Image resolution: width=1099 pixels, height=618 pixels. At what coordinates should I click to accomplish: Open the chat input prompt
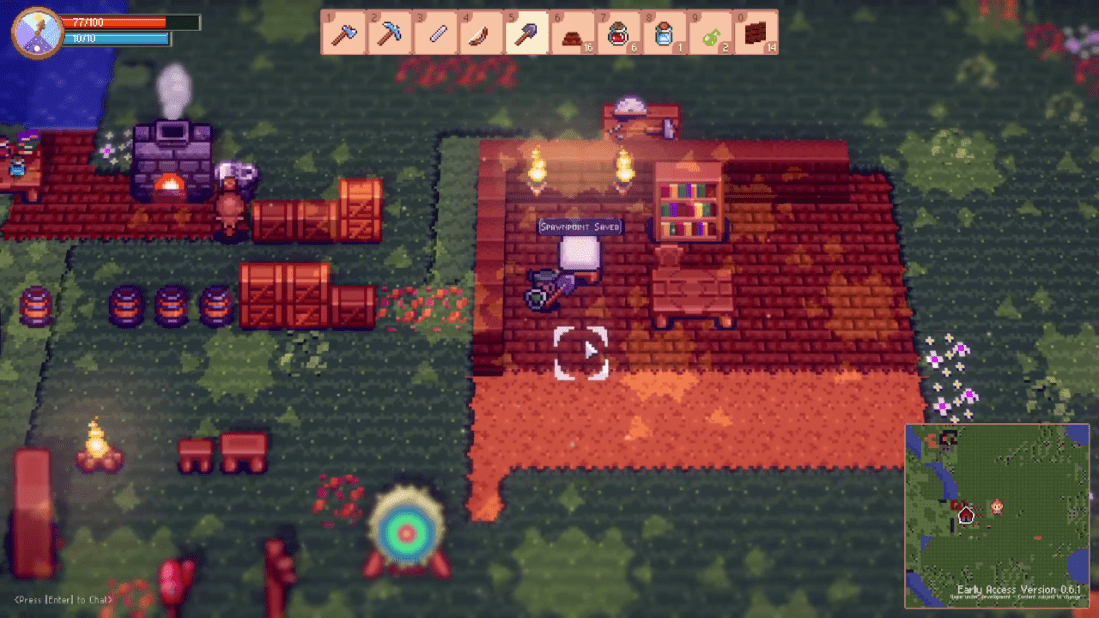click(x=64, y=600)
